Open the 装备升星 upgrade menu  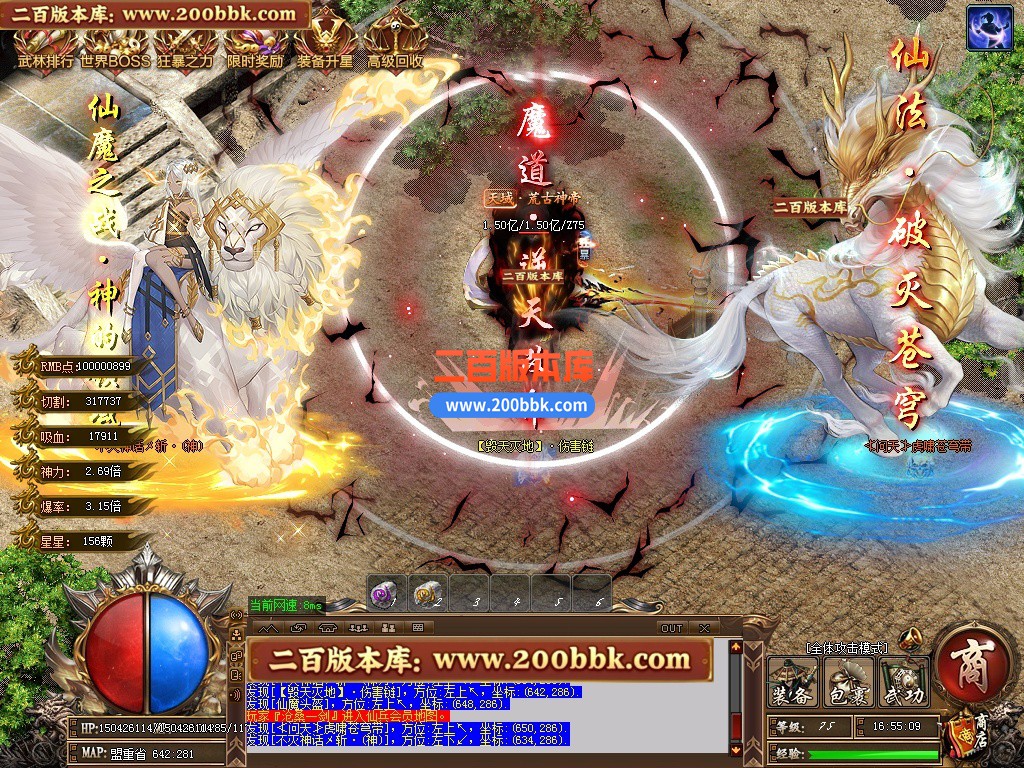coord(325,47)
